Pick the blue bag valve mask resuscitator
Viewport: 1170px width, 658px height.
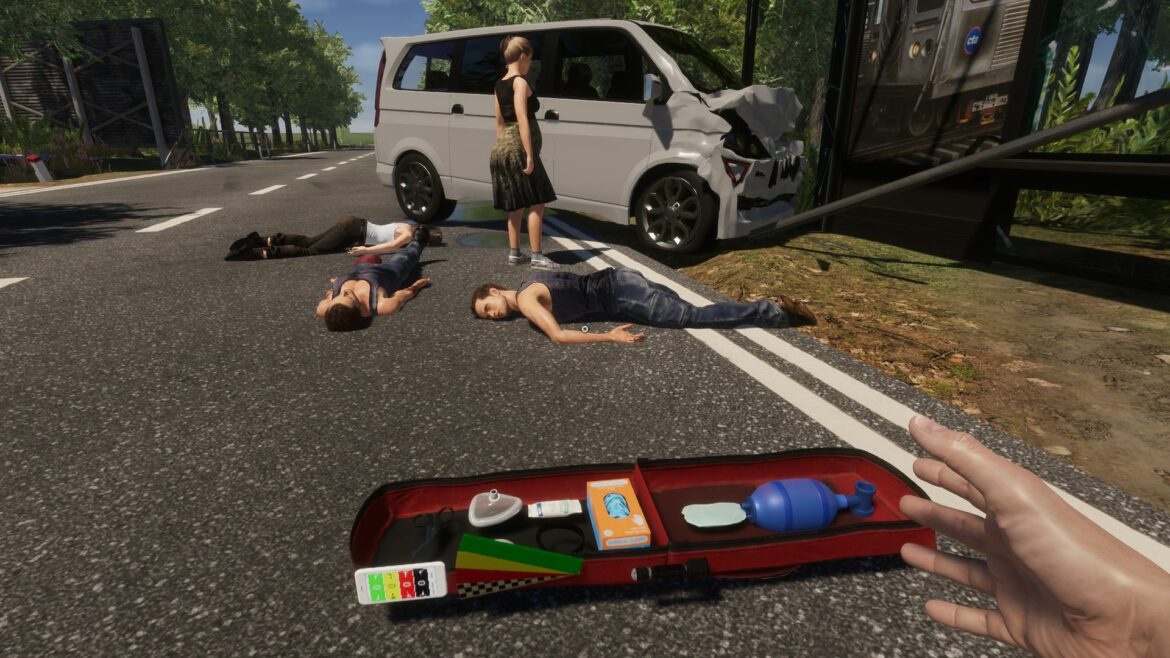pyautogui.click(x=797, y=505)
